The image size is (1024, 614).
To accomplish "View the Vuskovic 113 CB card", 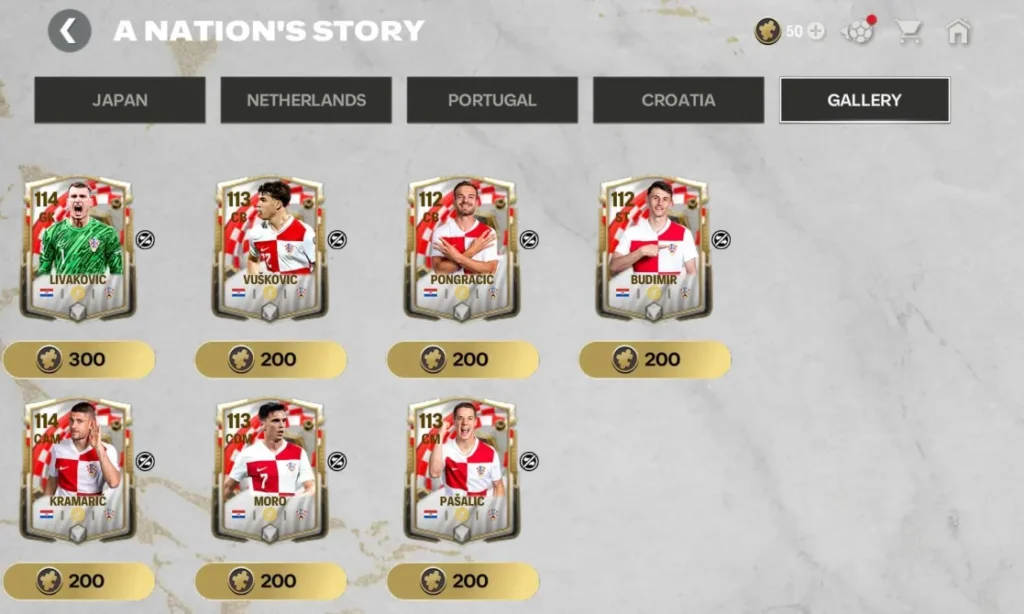I will (269, 248).
